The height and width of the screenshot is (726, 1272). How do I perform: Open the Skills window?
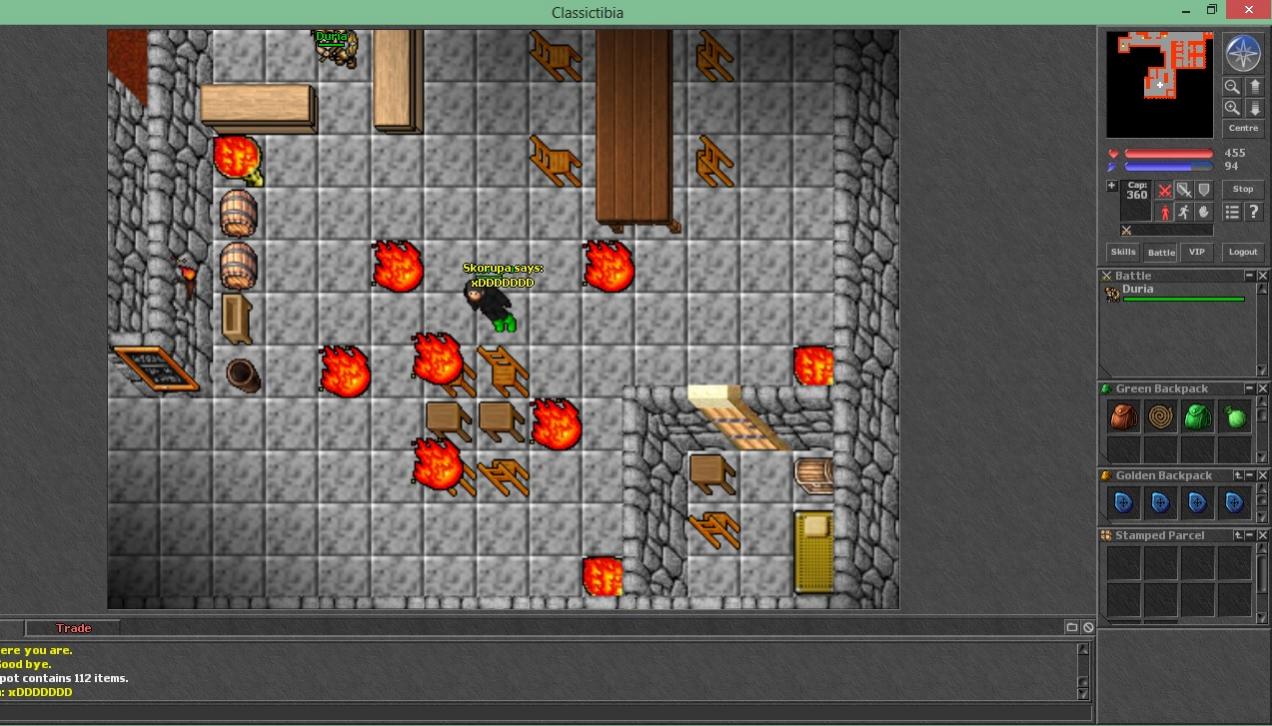pyautogui.click(x=1123, y=252)
